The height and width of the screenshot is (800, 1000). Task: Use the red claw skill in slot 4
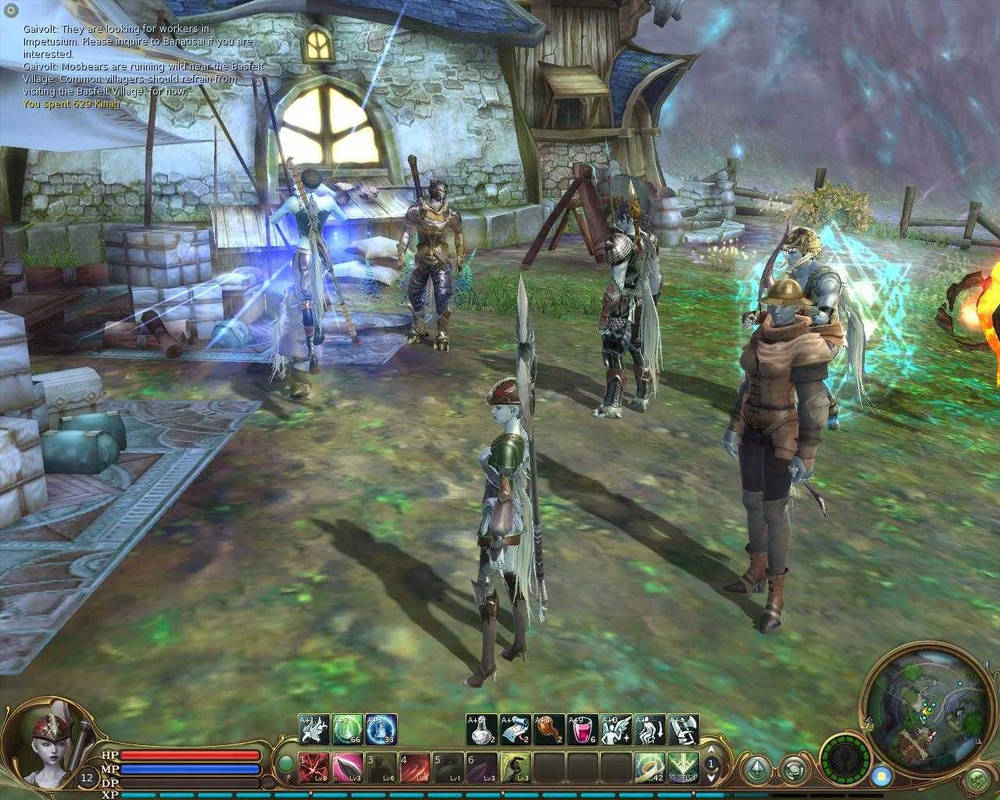pyautogui.click(x=415, y=767)
